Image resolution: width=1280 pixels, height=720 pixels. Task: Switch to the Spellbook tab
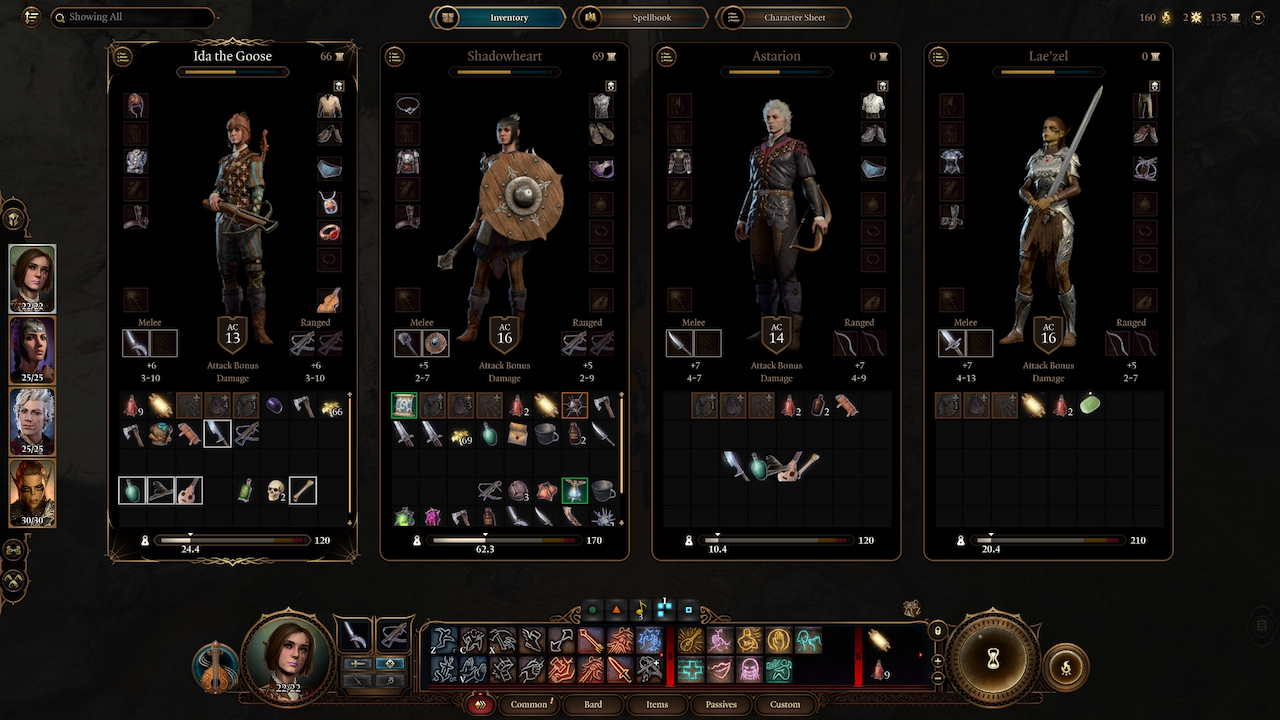pos(640,18)
